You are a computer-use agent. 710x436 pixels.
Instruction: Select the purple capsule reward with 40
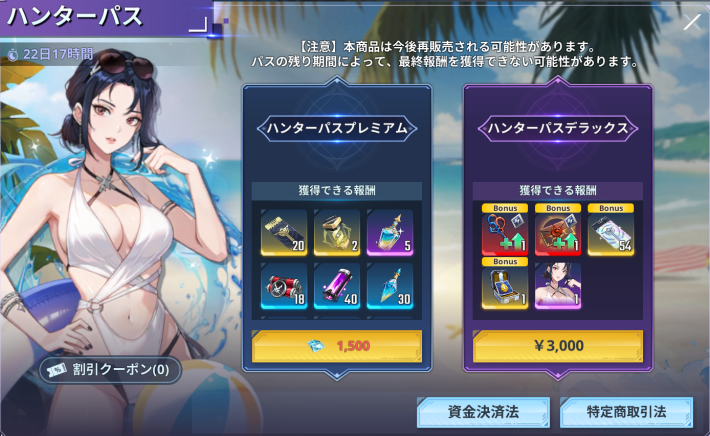point(337,287)
